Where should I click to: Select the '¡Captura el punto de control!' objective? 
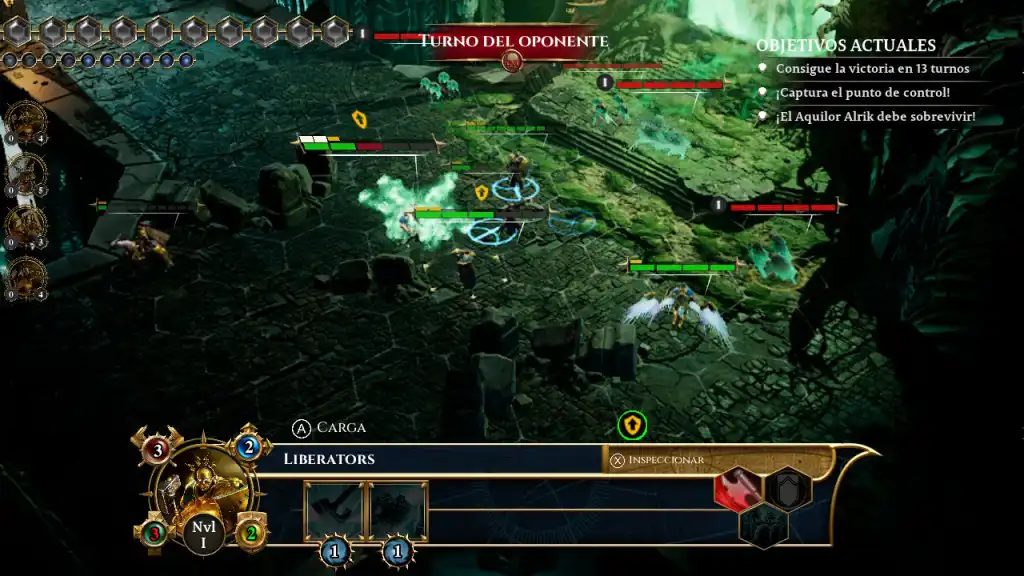pos(862,93)
